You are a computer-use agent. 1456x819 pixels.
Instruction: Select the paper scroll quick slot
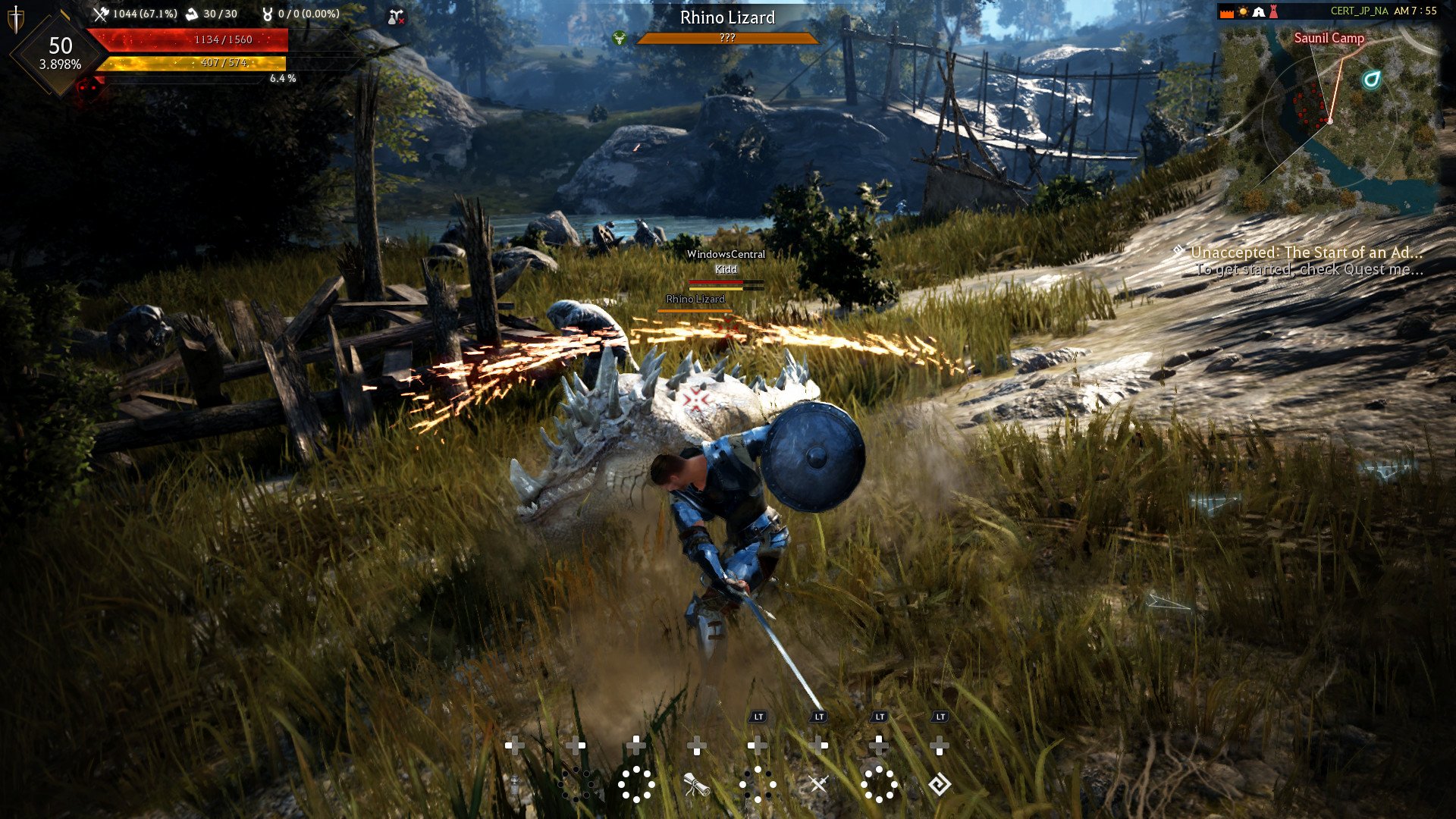(696, 785)
